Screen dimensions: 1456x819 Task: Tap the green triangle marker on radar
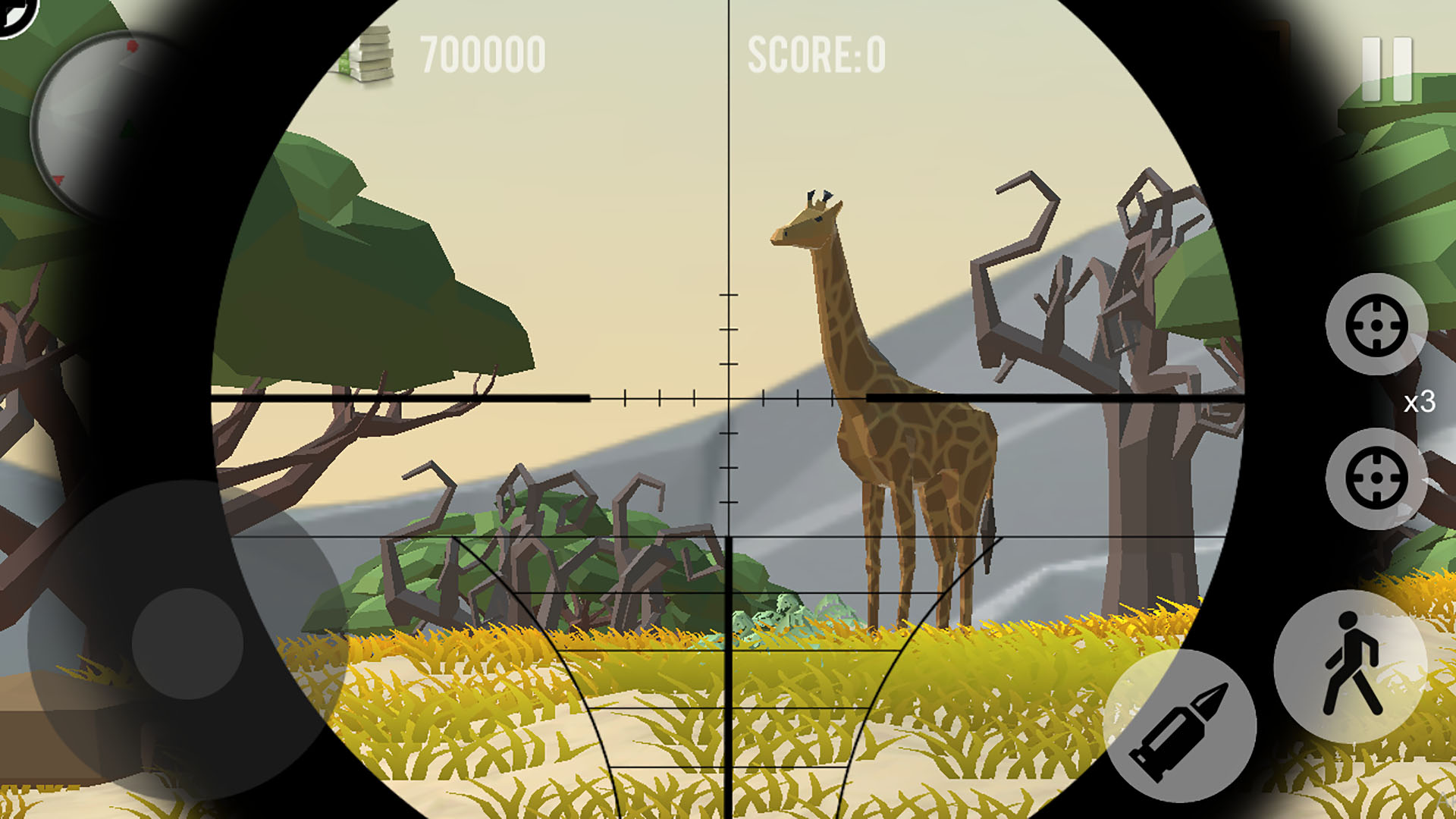[x=127, y=127]
